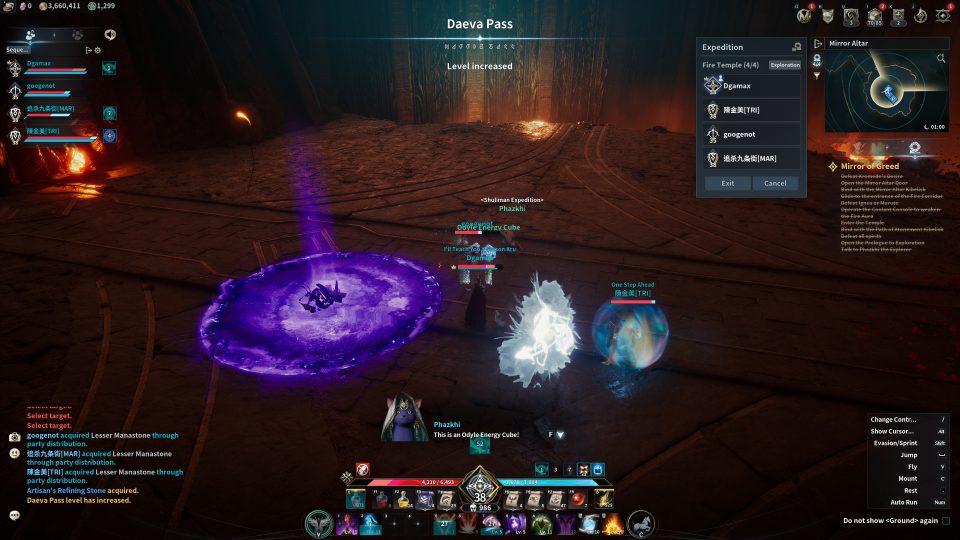Tick the Do not show Ground again checkbox

[946, 521]
